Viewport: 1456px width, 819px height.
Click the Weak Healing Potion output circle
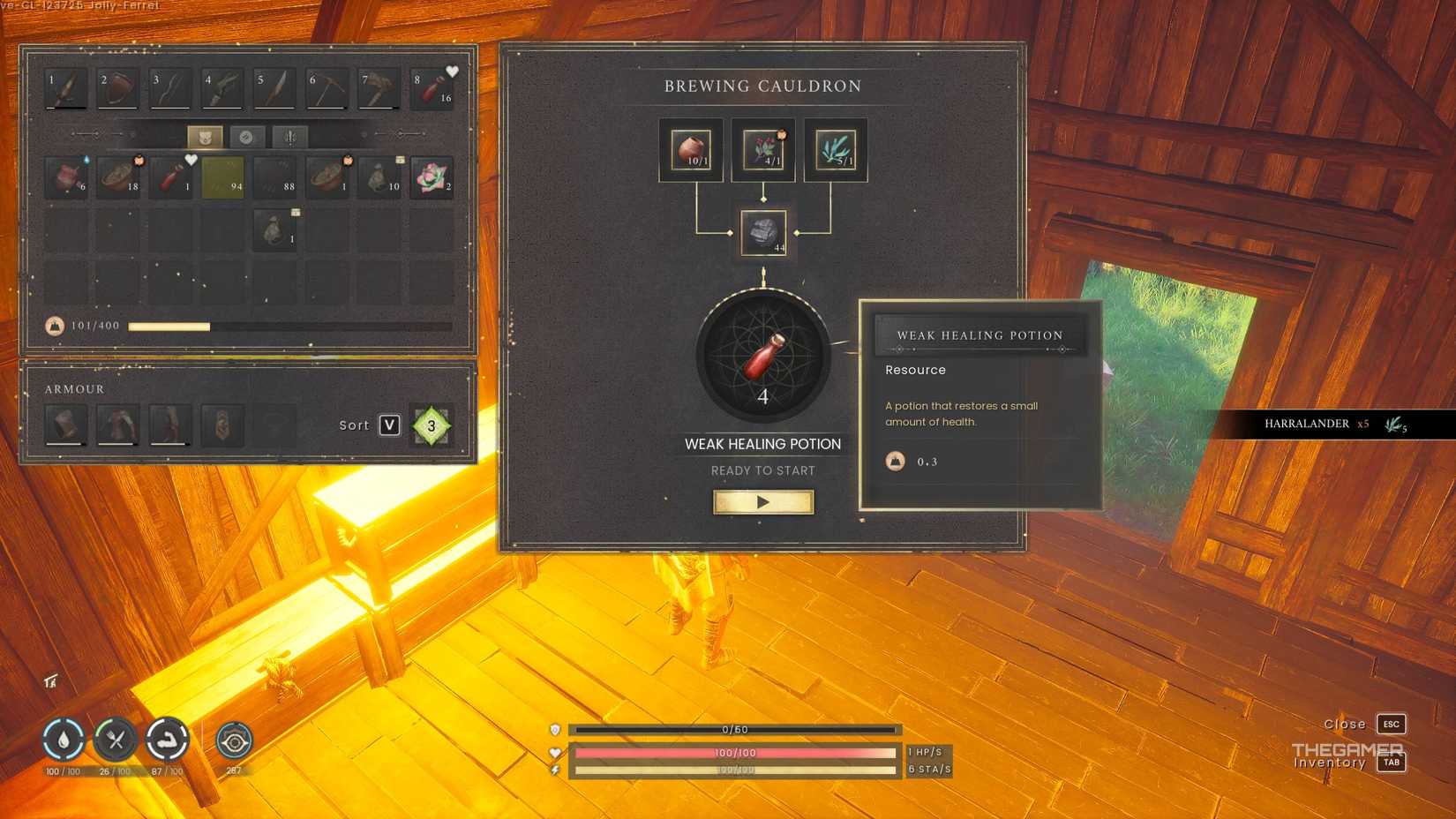point(763,356)
